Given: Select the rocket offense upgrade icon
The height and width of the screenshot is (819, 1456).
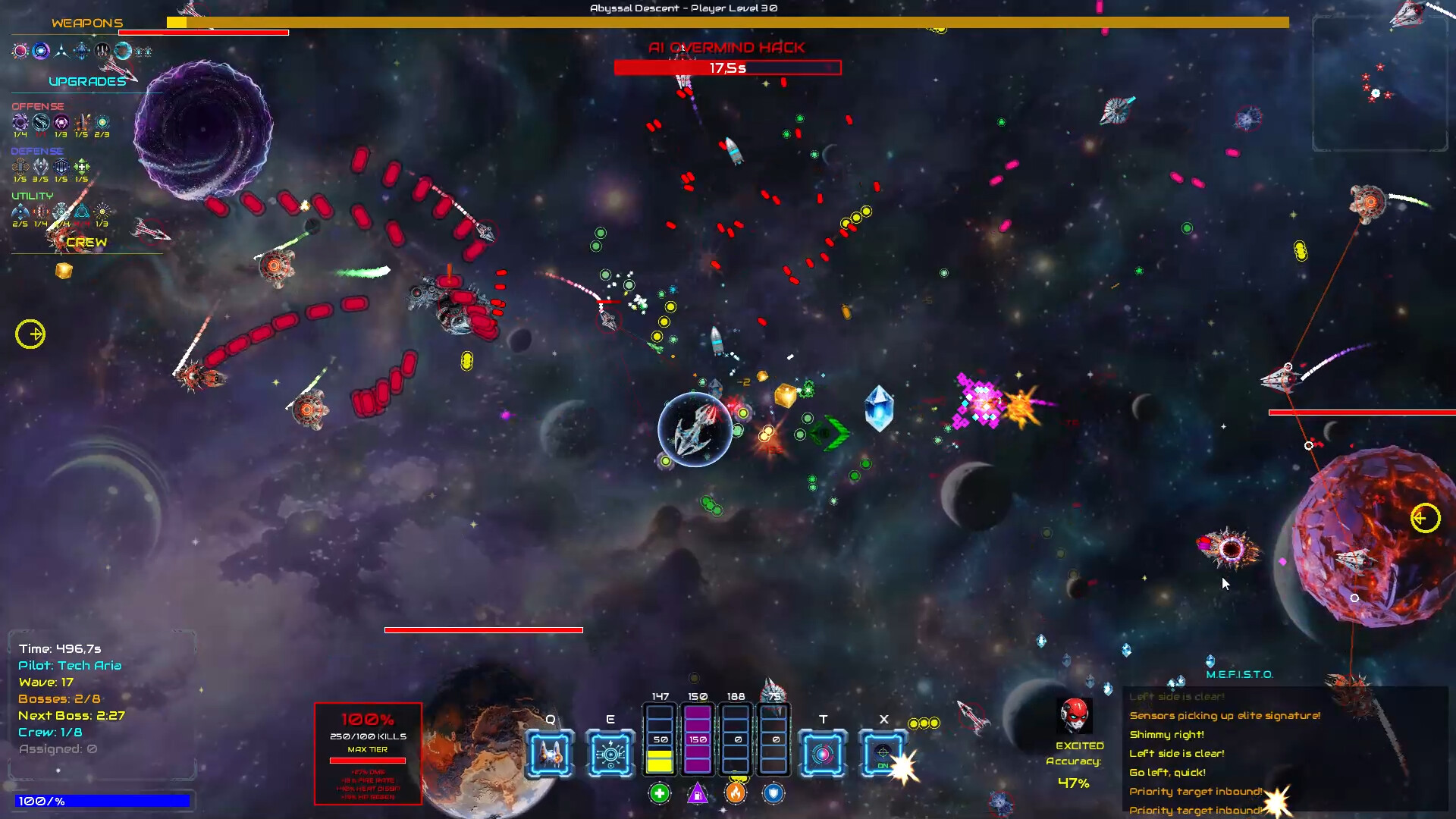Looking at the screenshot, I should (x=82, y=122).
